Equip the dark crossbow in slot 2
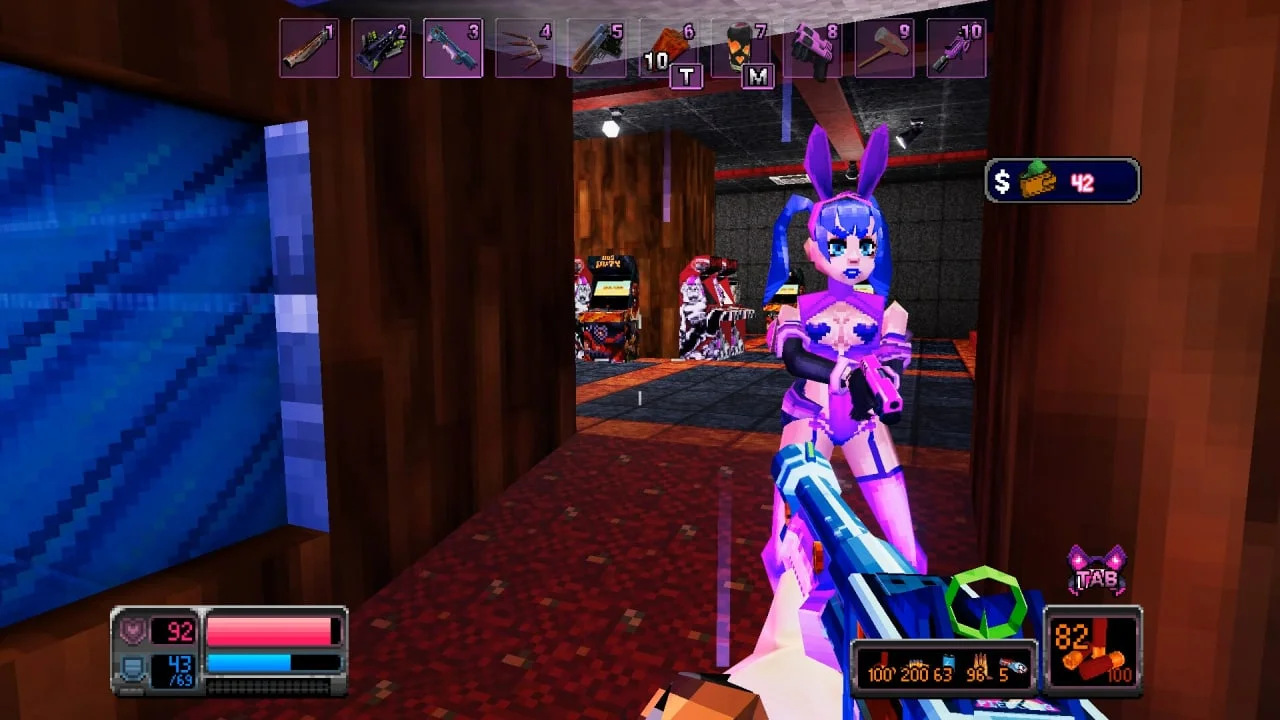The width and height of the screenshot is (1280, 720). 381,48
